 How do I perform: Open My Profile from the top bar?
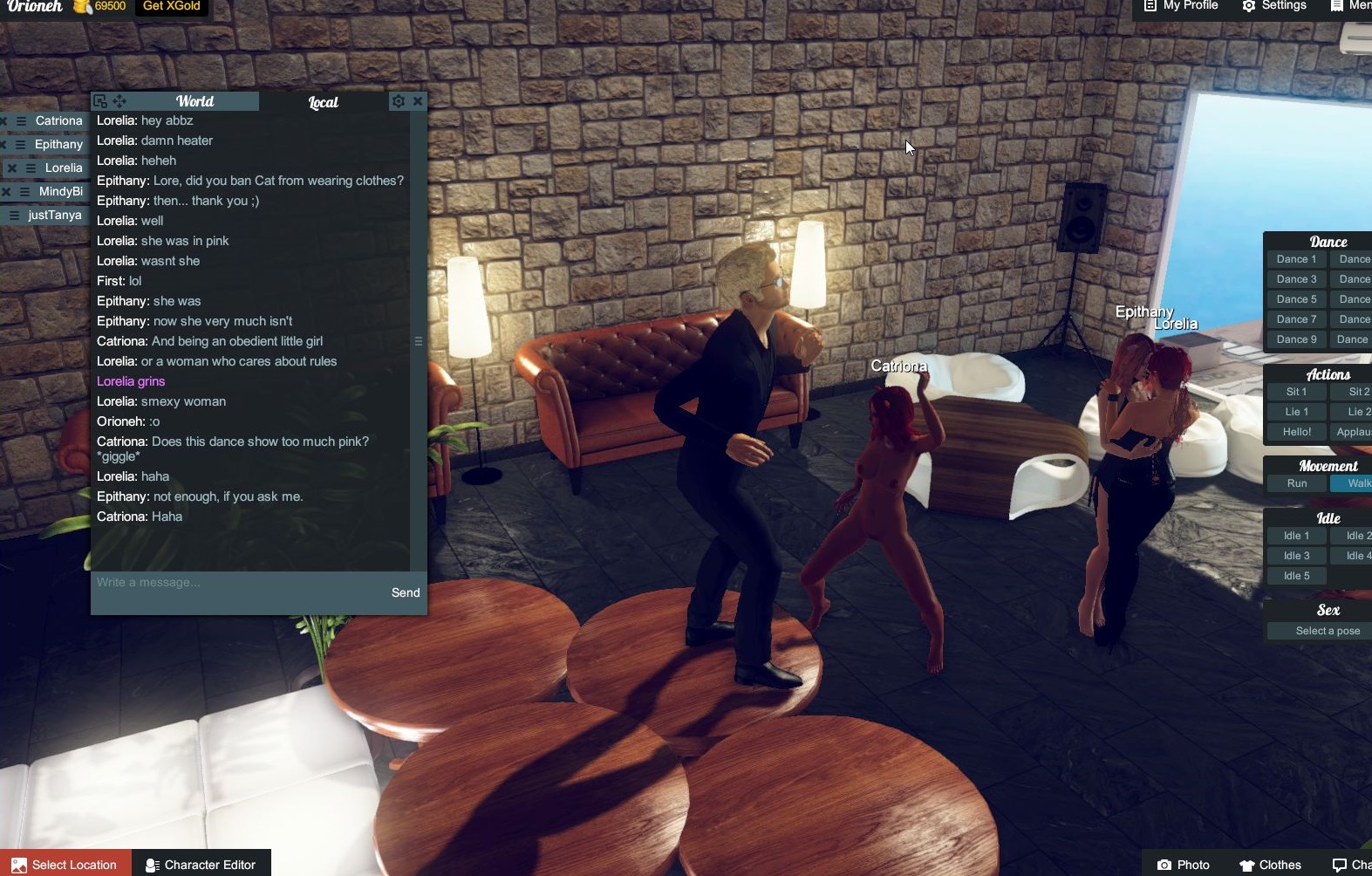1180,6
